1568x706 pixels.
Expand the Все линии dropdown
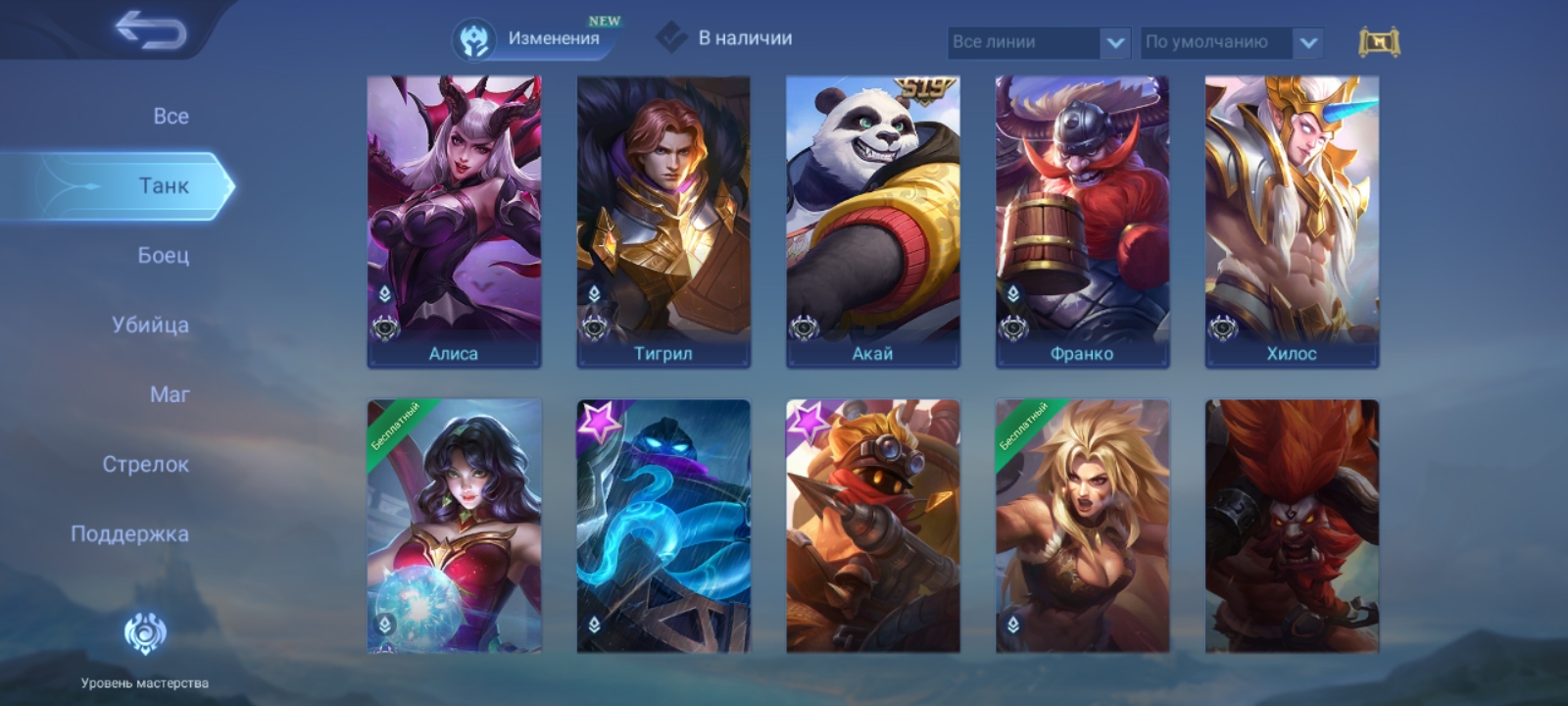(x=1039, y=42)
